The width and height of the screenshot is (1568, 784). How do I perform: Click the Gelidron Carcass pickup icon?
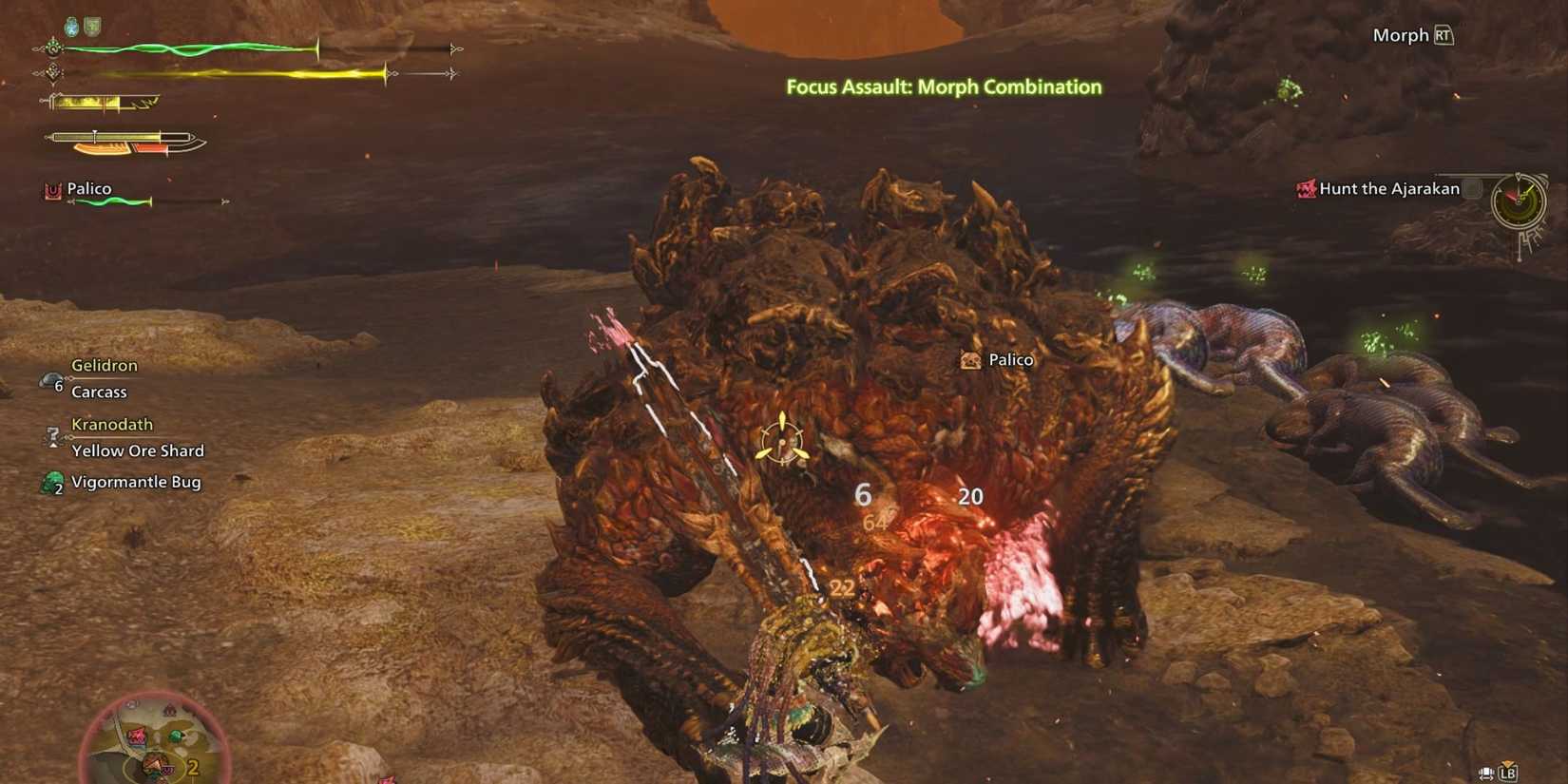[x=49, y=380]
